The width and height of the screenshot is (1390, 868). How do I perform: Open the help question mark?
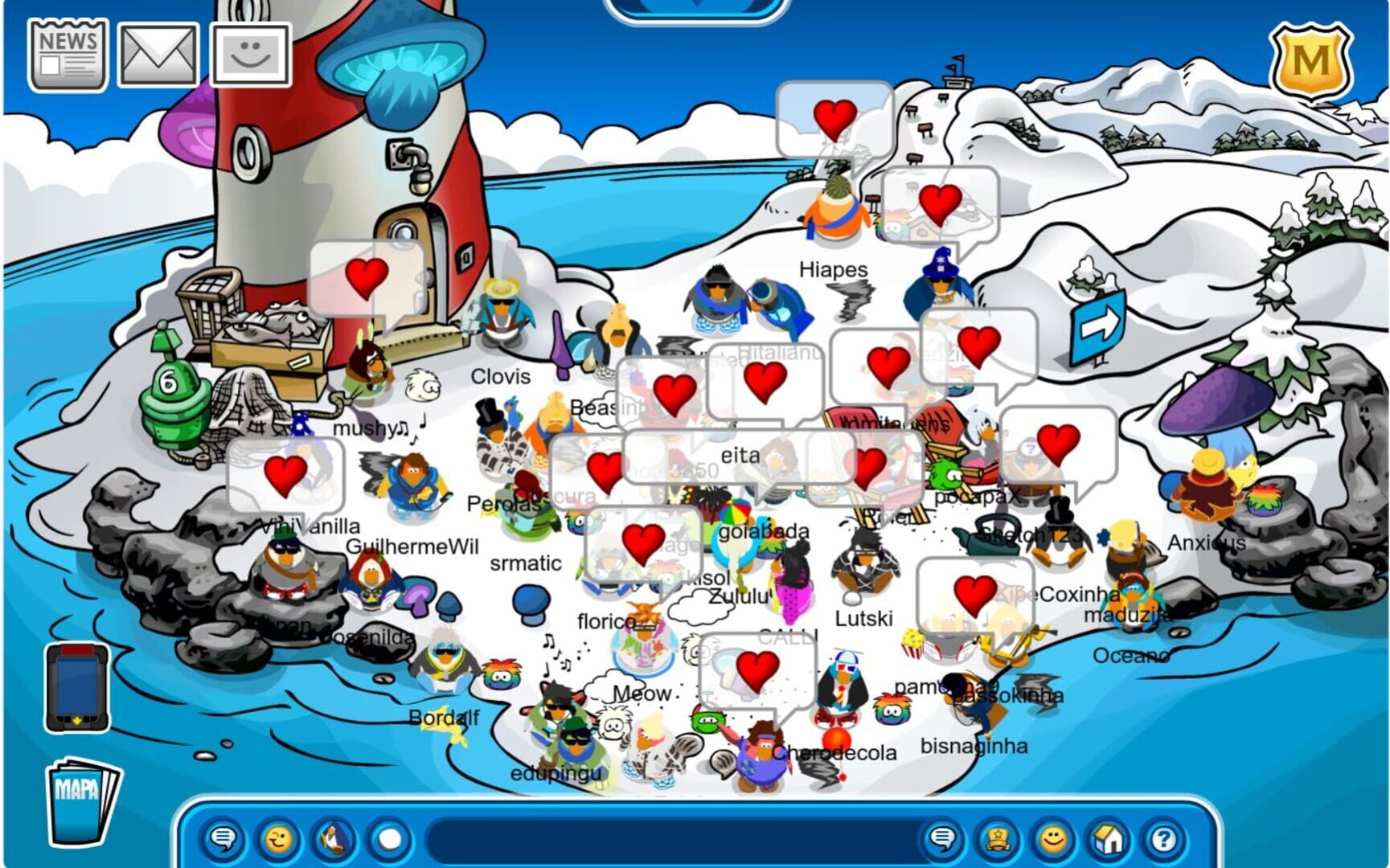1164,839
